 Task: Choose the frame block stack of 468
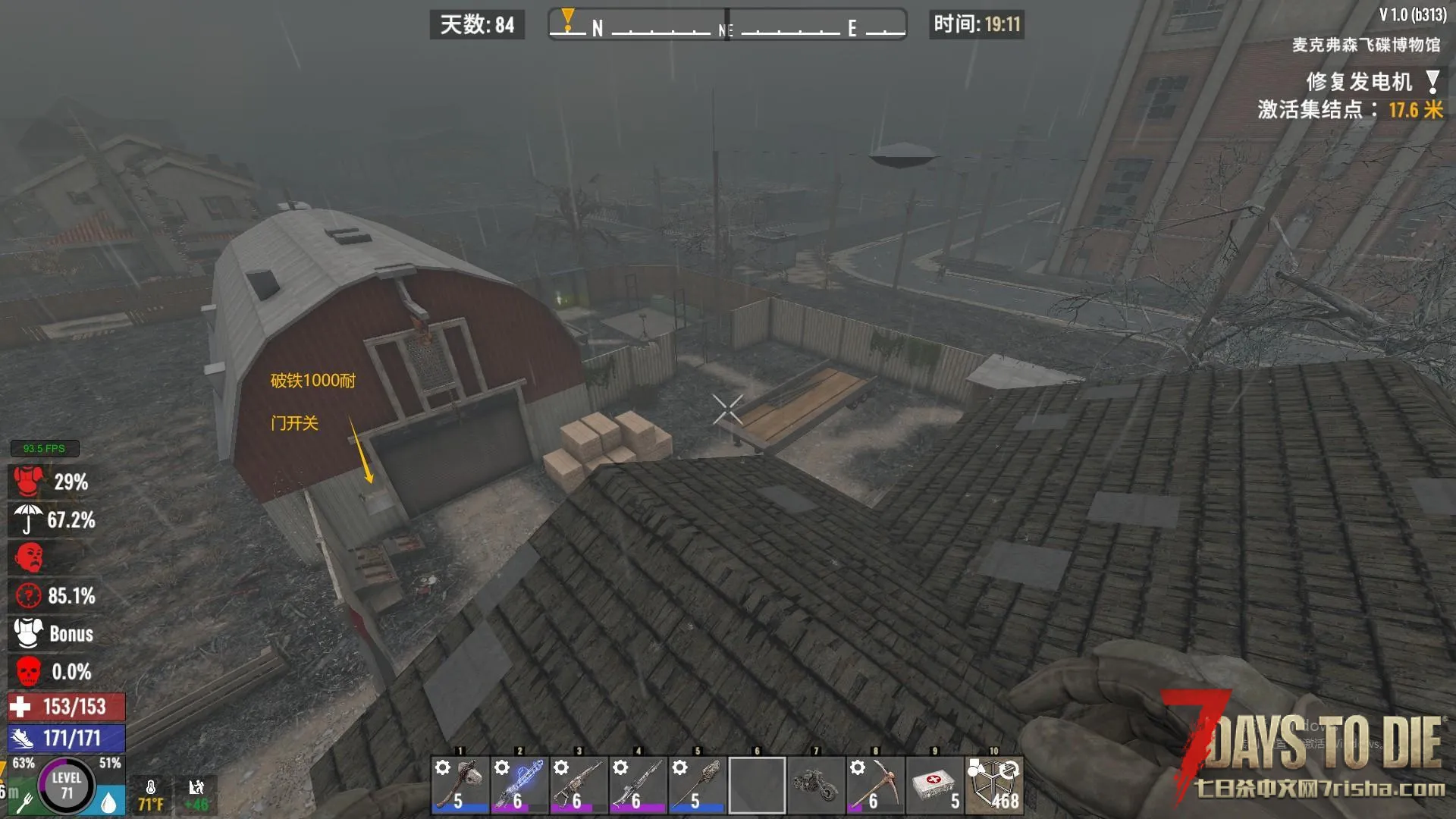click(x=993, y=785)
